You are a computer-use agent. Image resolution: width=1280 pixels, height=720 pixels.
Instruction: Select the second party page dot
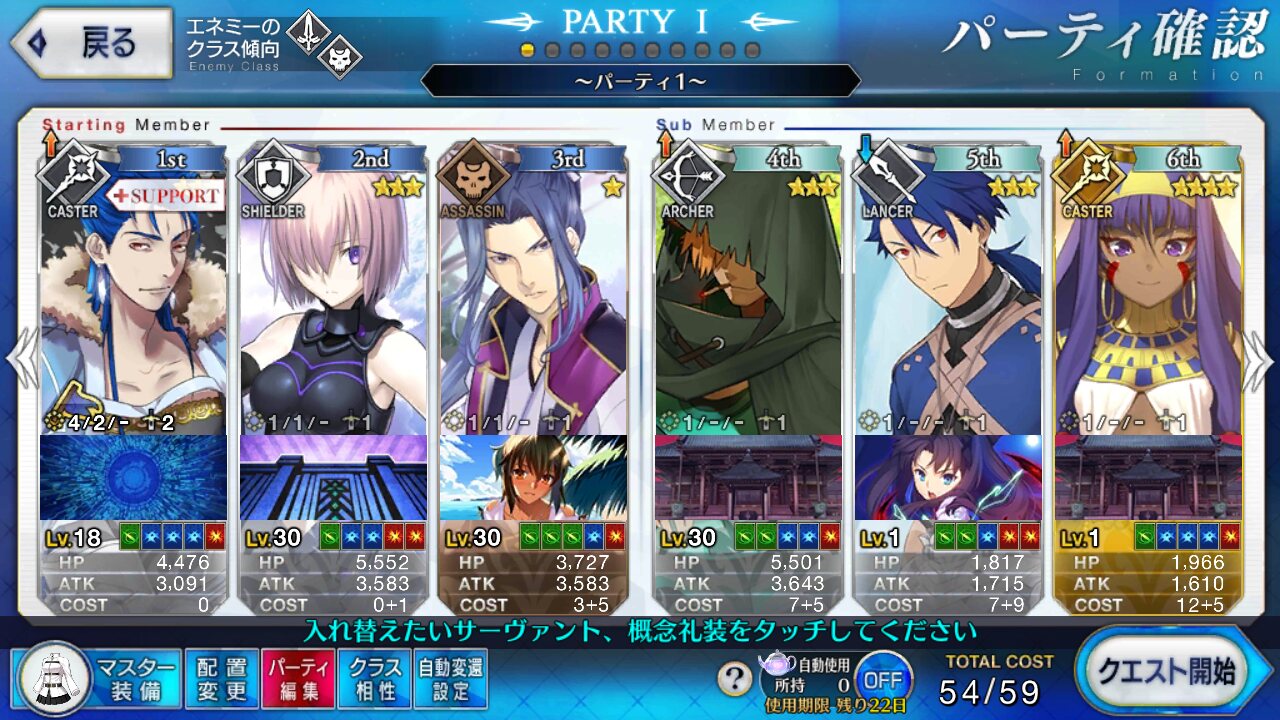[x=553, y=50]
